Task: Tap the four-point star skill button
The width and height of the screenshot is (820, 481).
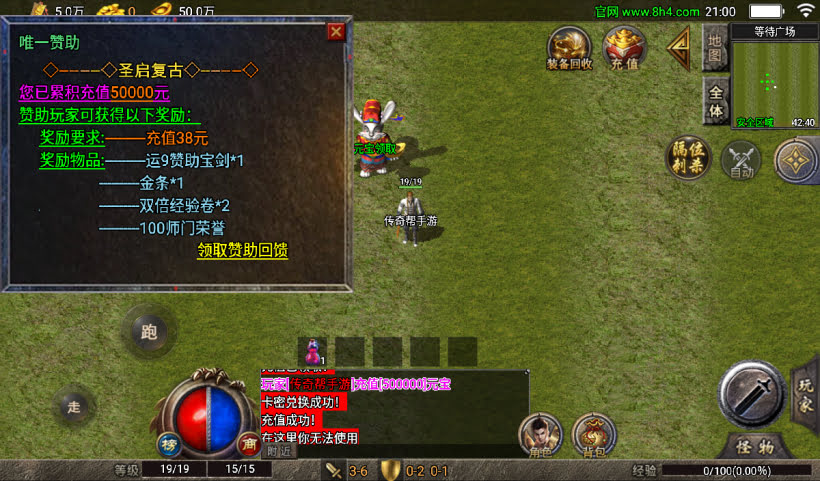Action: click(796, 160)
